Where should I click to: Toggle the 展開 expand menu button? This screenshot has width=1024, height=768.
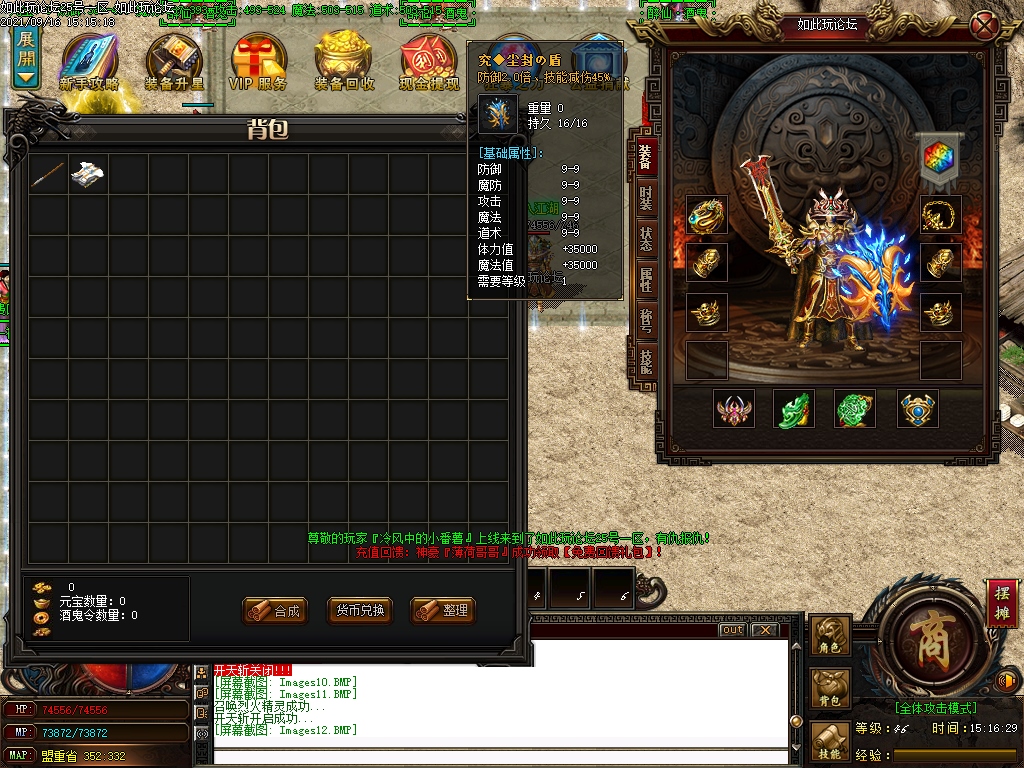click(x=26, y=56)
